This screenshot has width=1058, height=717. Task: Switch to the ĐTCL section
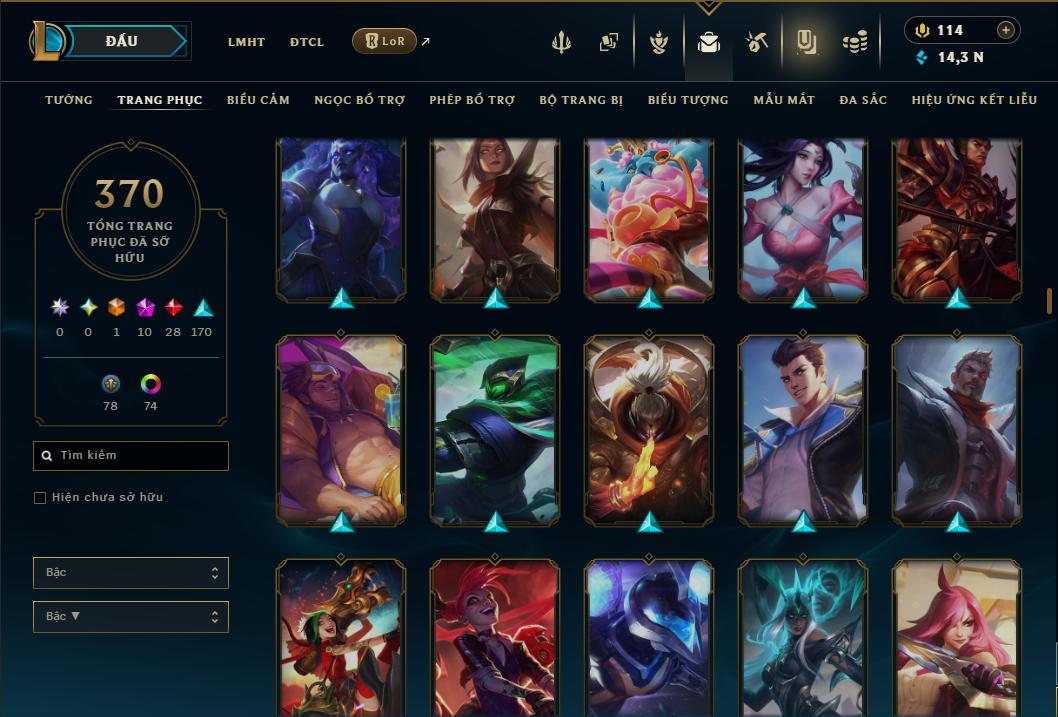coord(307,42)
